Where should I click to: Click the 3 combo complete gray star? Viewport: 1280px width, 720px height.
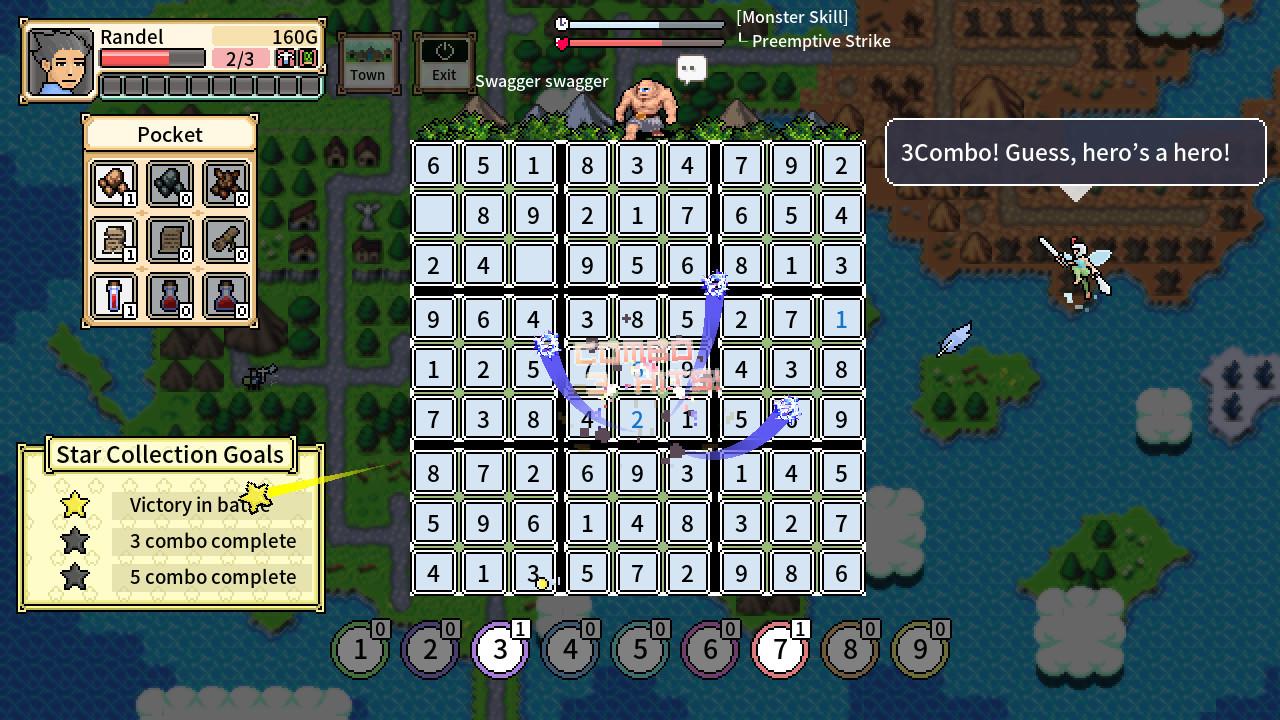tap(75, 541)
